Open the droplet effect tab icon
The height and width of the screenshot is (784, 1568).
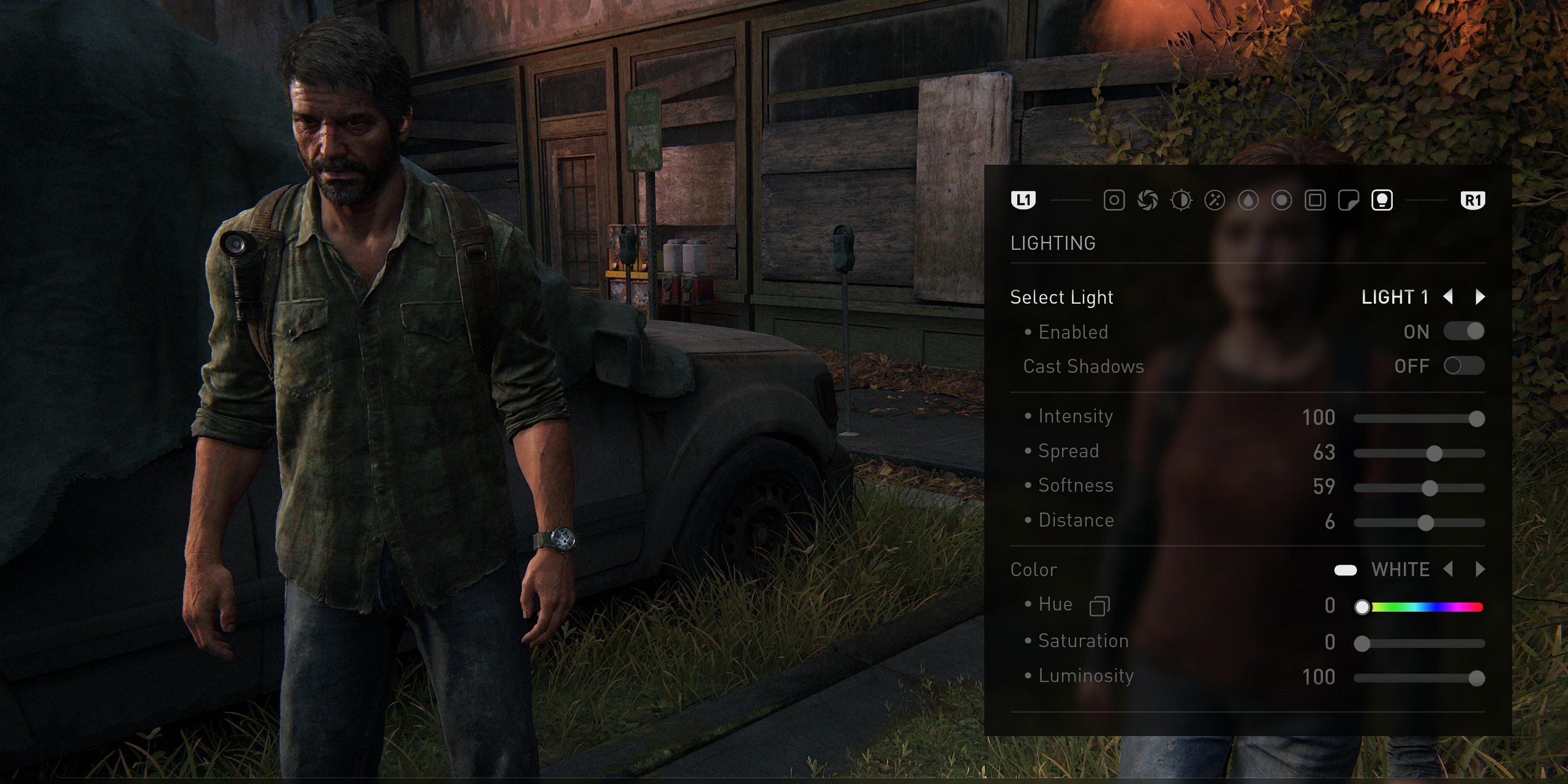point(1249,201)
